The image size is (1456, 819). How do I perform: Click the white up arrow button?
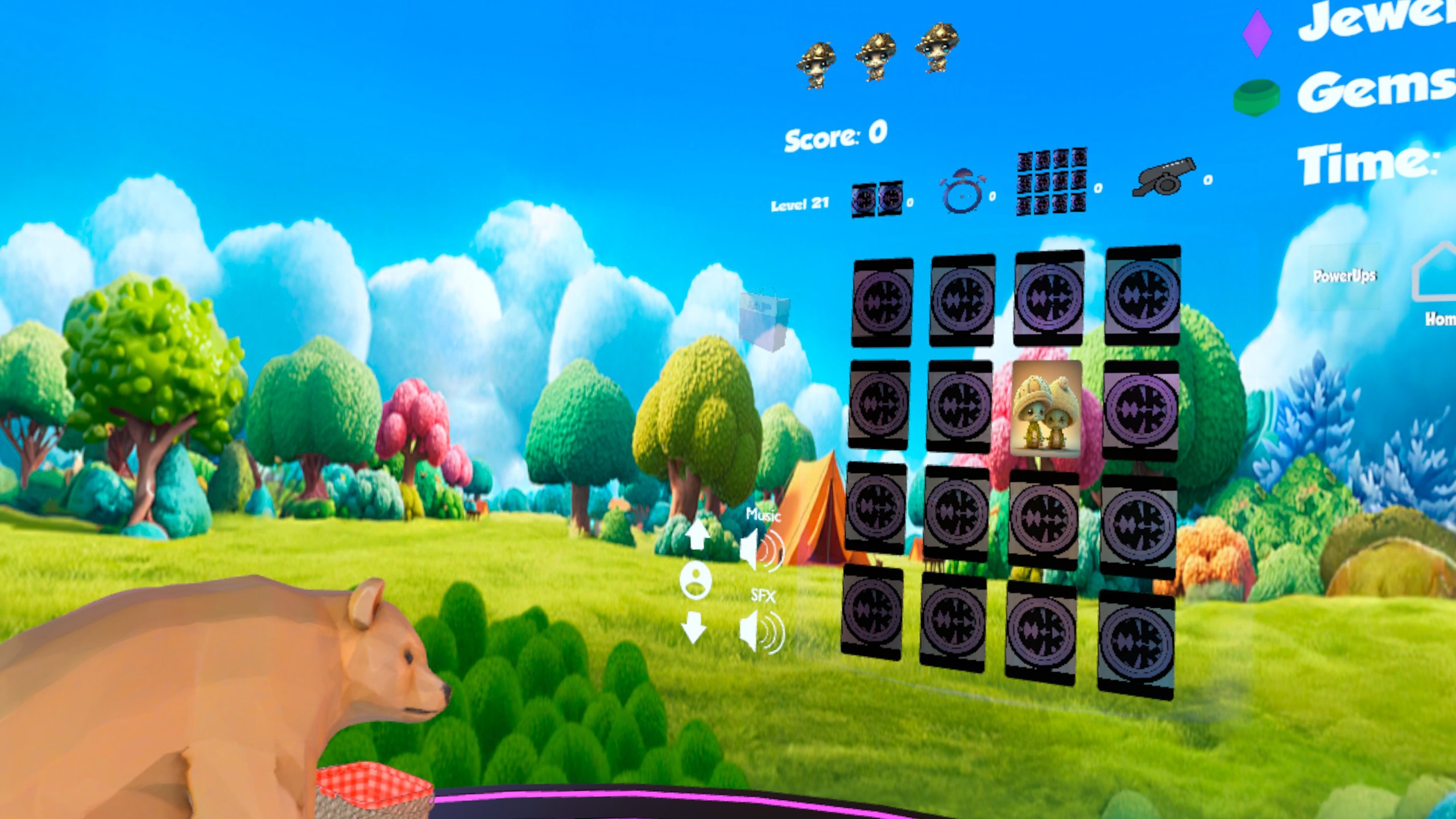click(697, 535)
